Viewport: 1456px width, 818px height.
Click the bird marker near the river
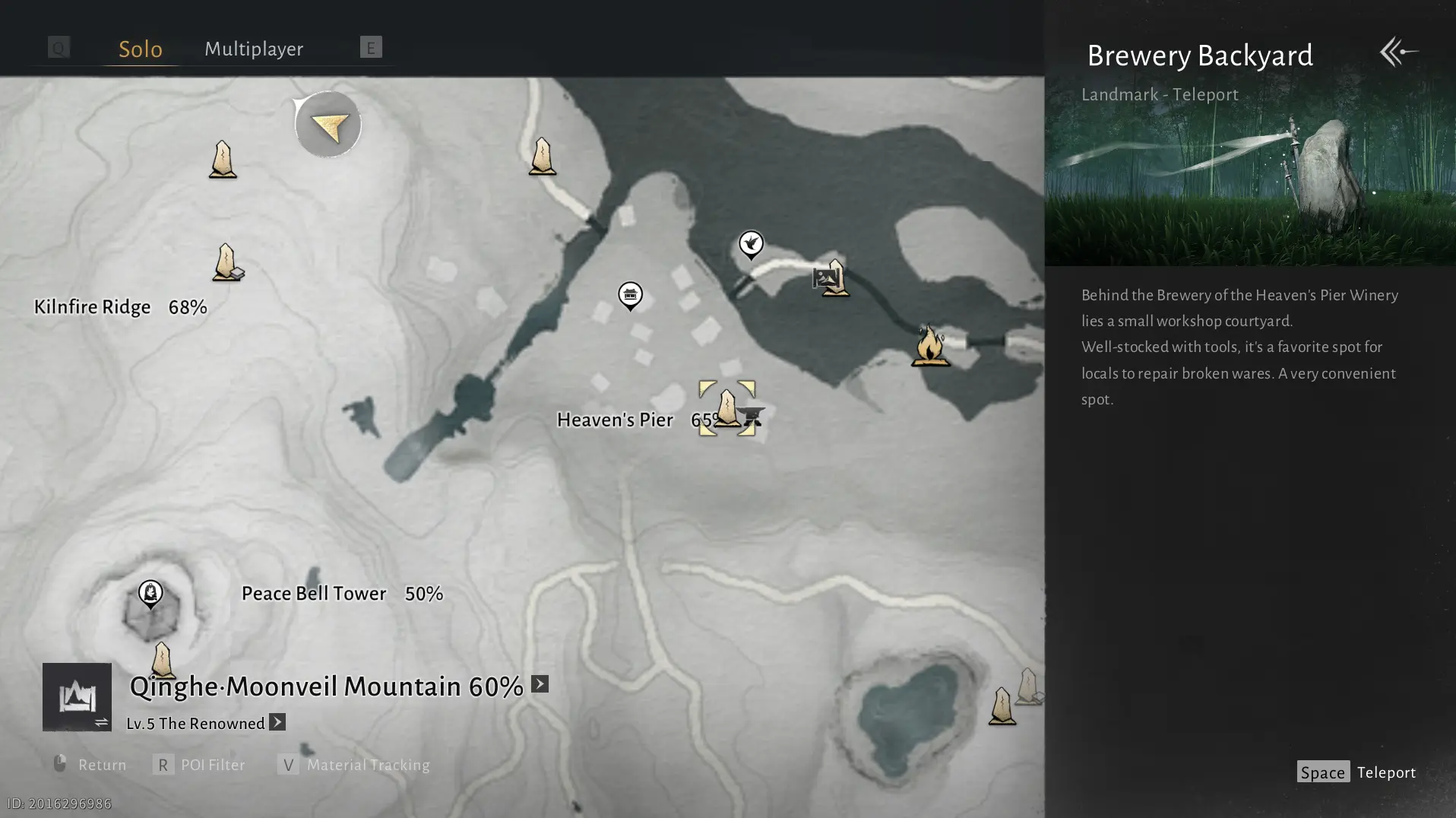coord(751,244)
